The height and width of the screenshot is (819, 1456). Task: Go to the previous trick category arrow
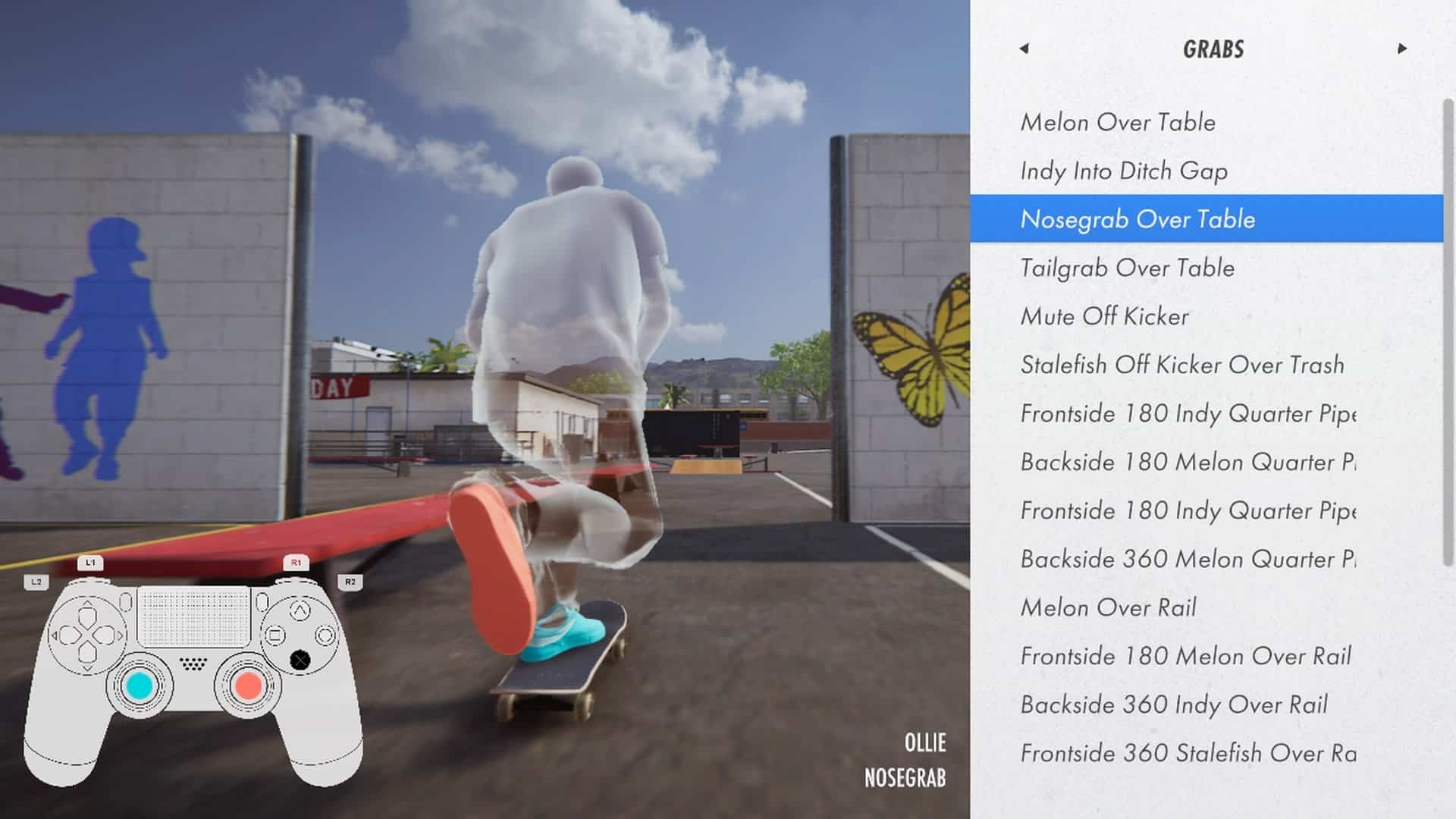tap(1024, 49)
